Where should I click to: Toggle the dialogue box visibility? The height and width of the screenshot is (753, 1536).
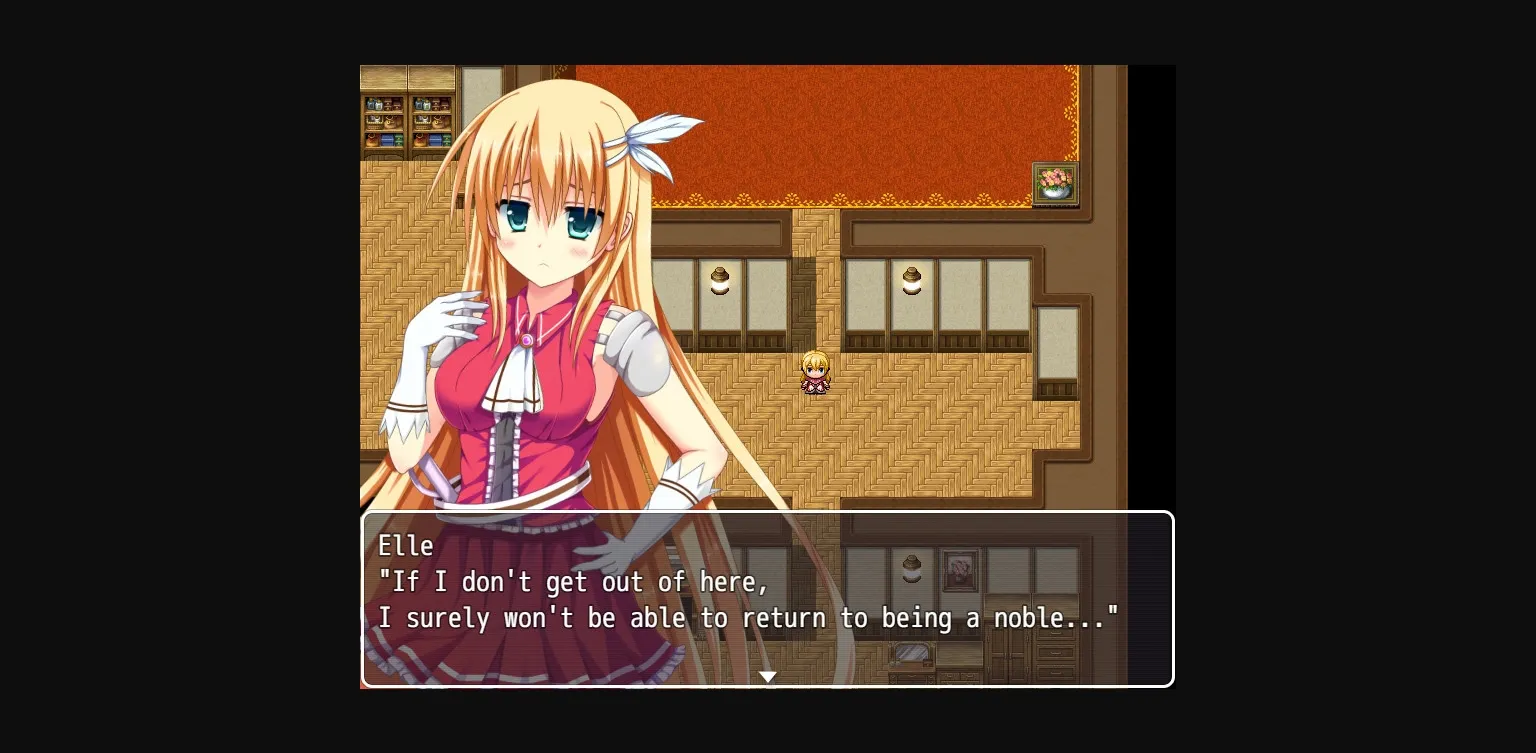(768, 600)
